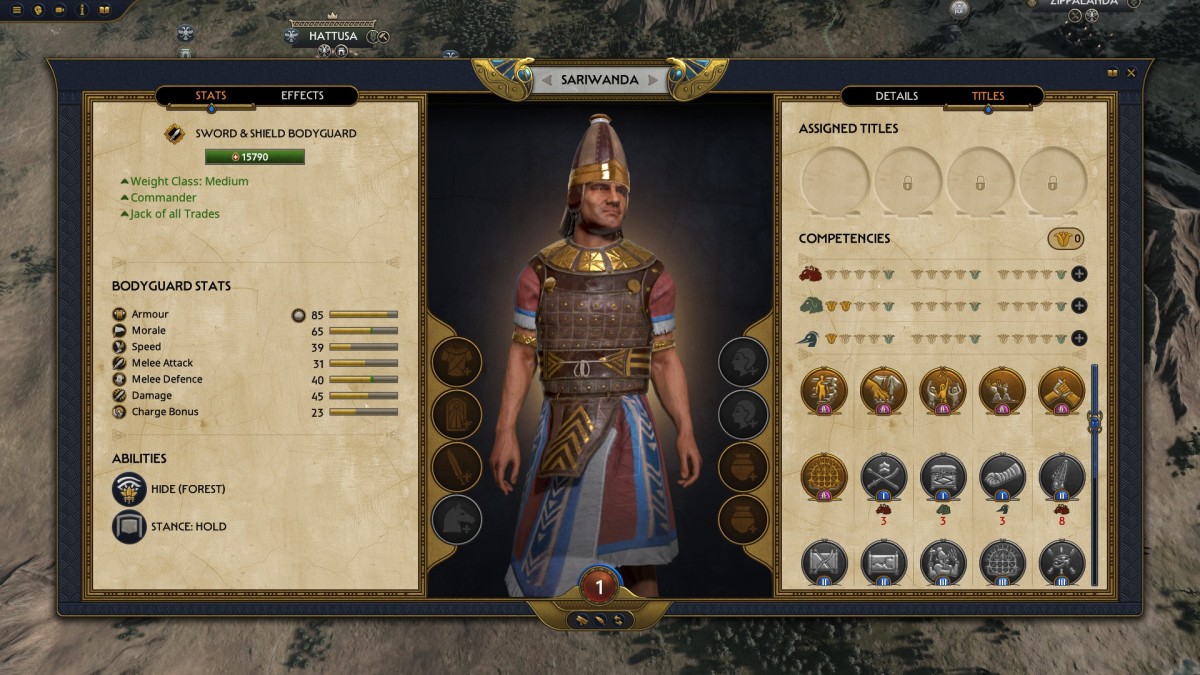Open the main menu hamburger icon
Screen dimensions: 1200x675
pyautogui.click(x=16, y=10)
